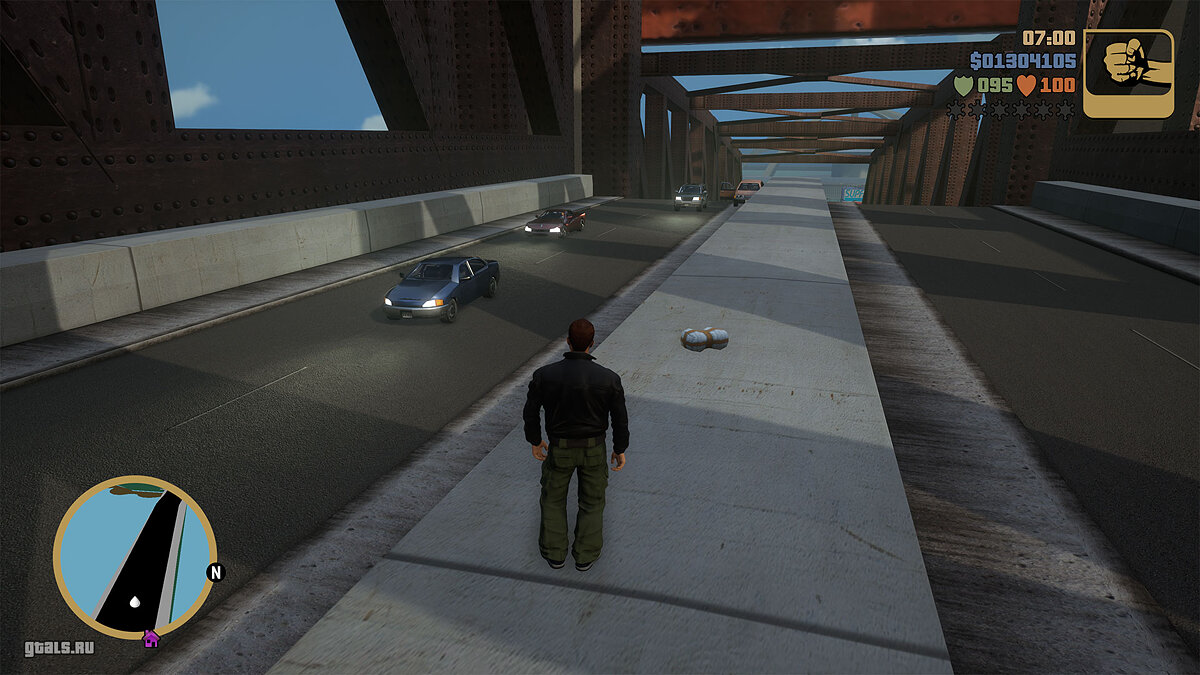The image size is (1200, 675).
Task: Open the circular radar minimap
Action: (x=134, y=556)
